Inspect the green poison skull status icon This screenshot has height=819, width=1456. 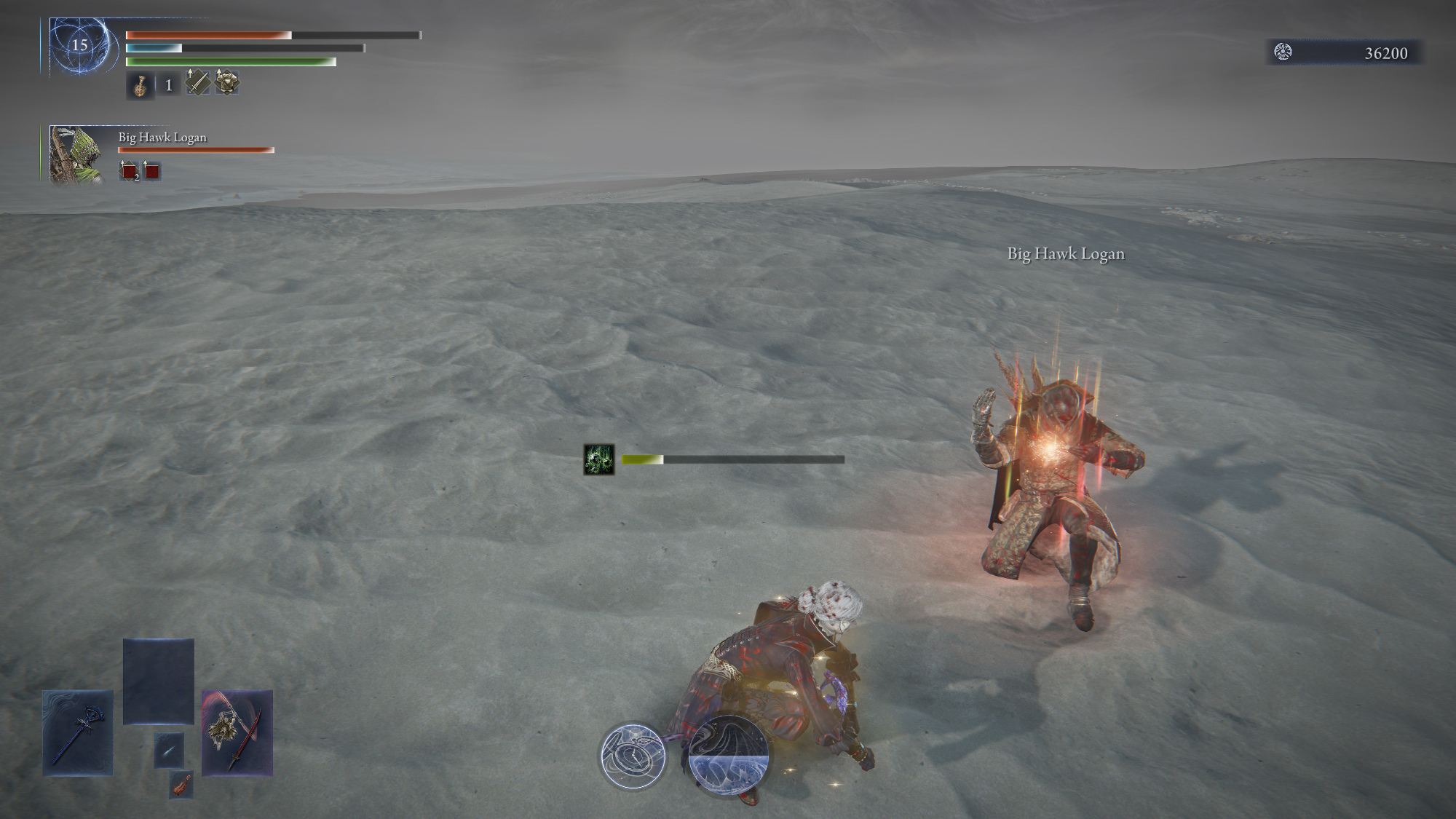click(599, 459)
